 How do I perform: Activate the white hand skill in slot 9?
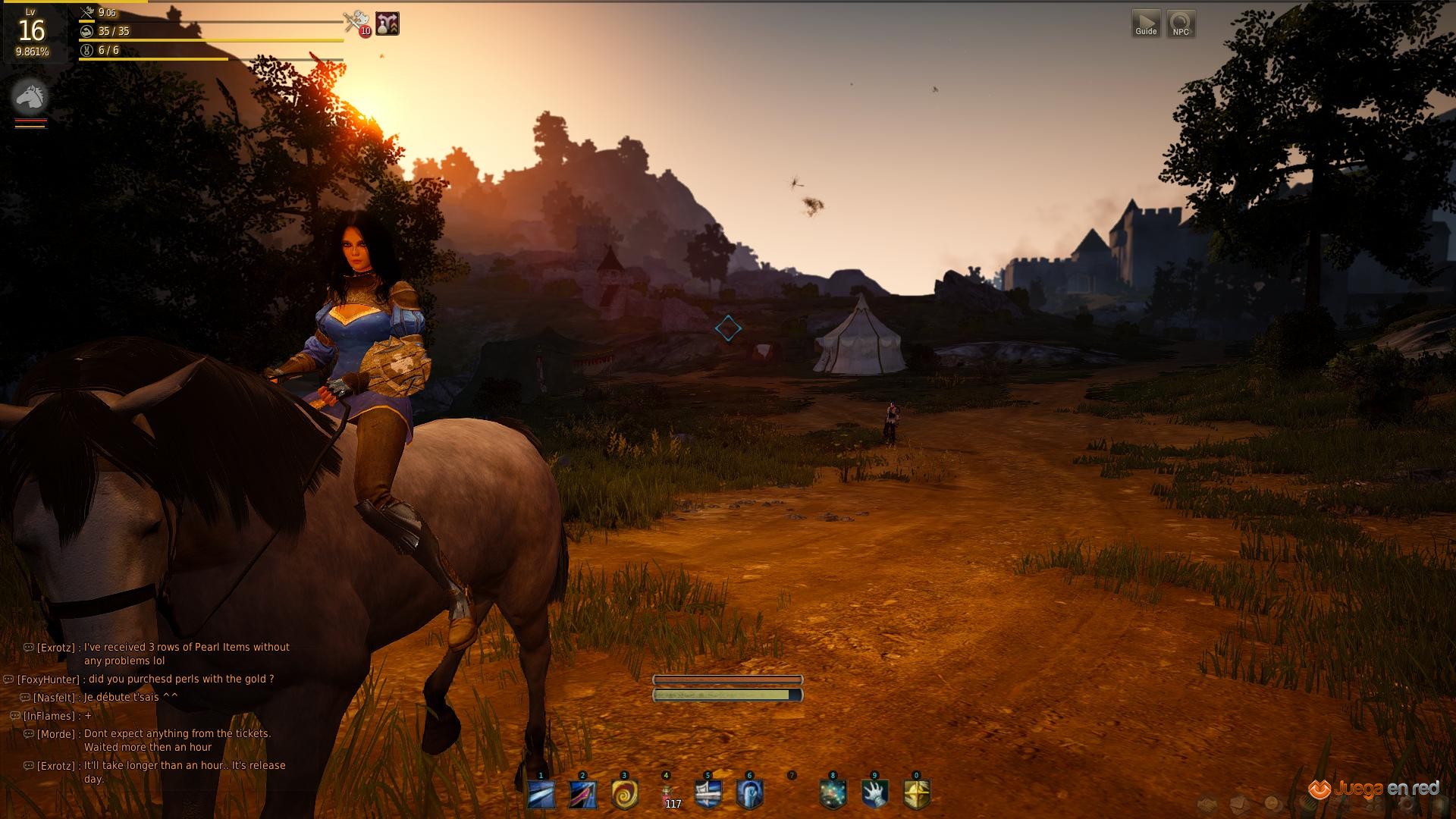(x=874, y=795)
